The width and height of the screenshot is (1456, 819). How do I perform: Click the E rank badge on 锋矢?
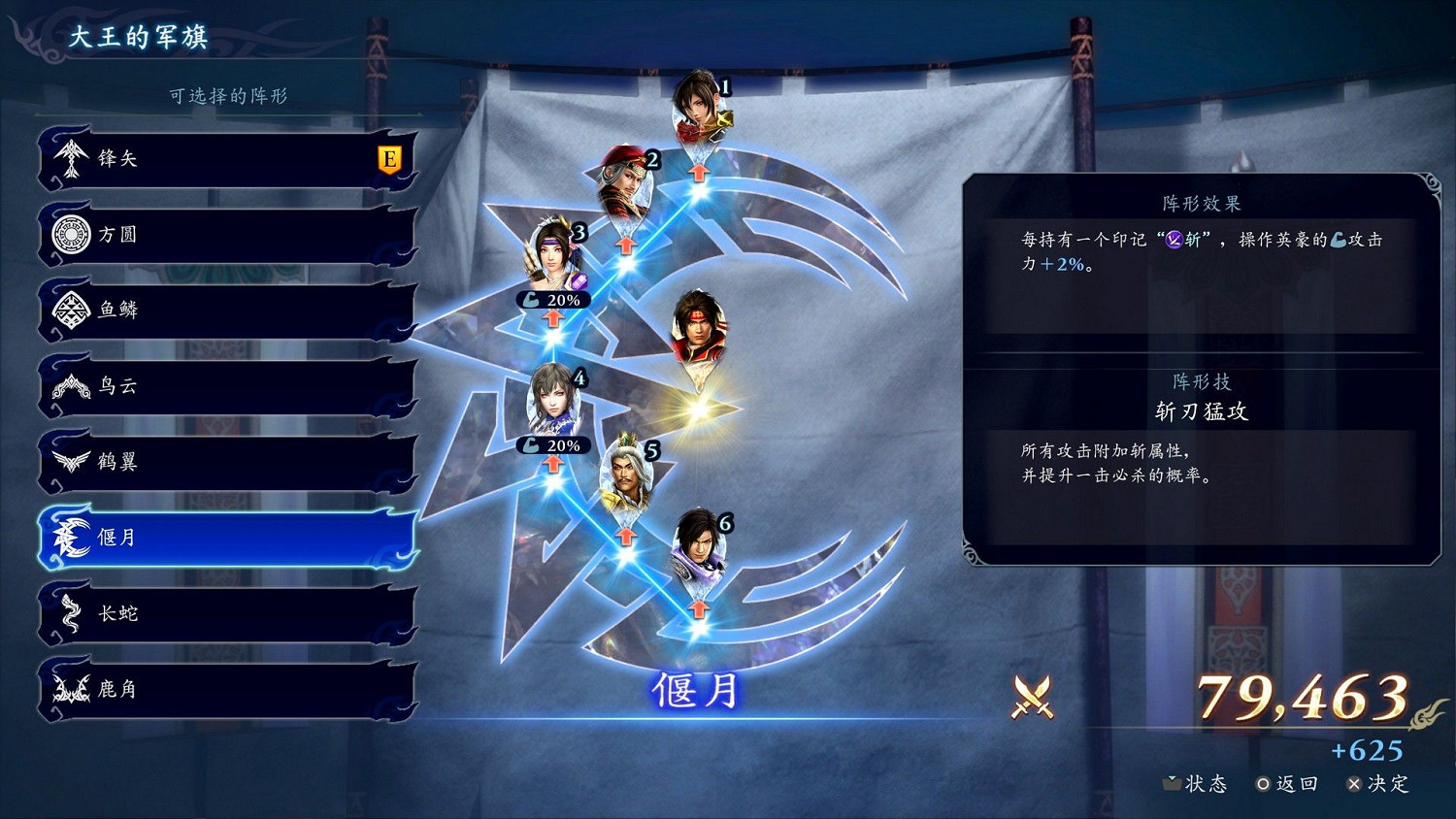coord(391,158)
